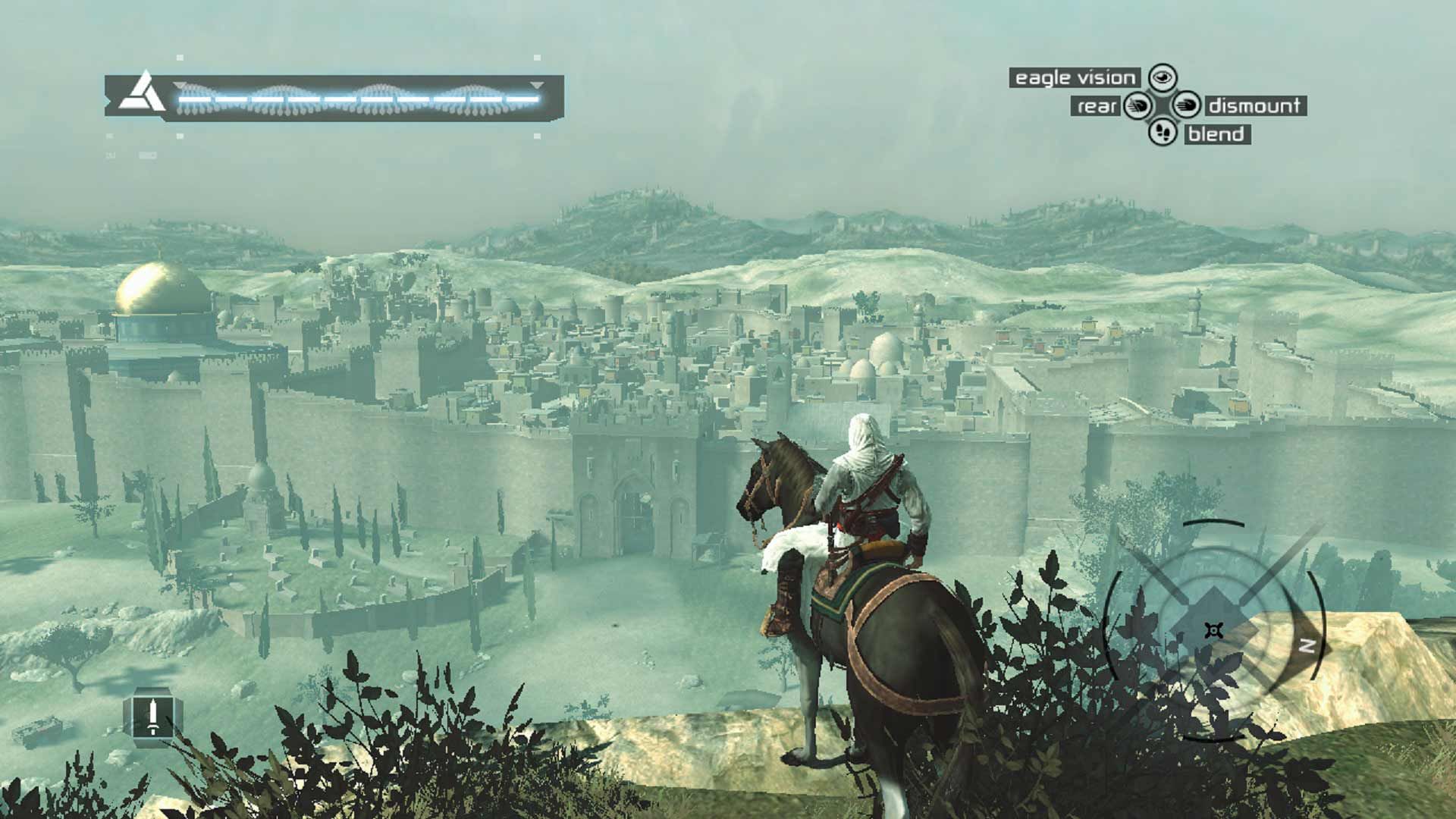Select the 'eagle vision' label
Screen dimensions: 1456x819
coord(1075,77)
